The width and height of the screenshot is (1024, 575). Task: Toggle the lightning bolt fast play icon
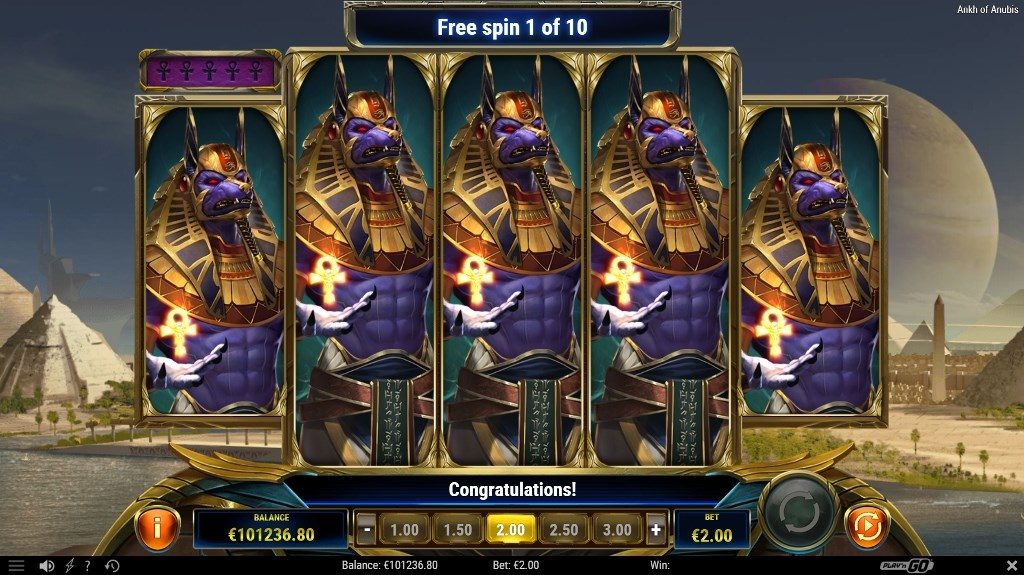pos(68,566)
